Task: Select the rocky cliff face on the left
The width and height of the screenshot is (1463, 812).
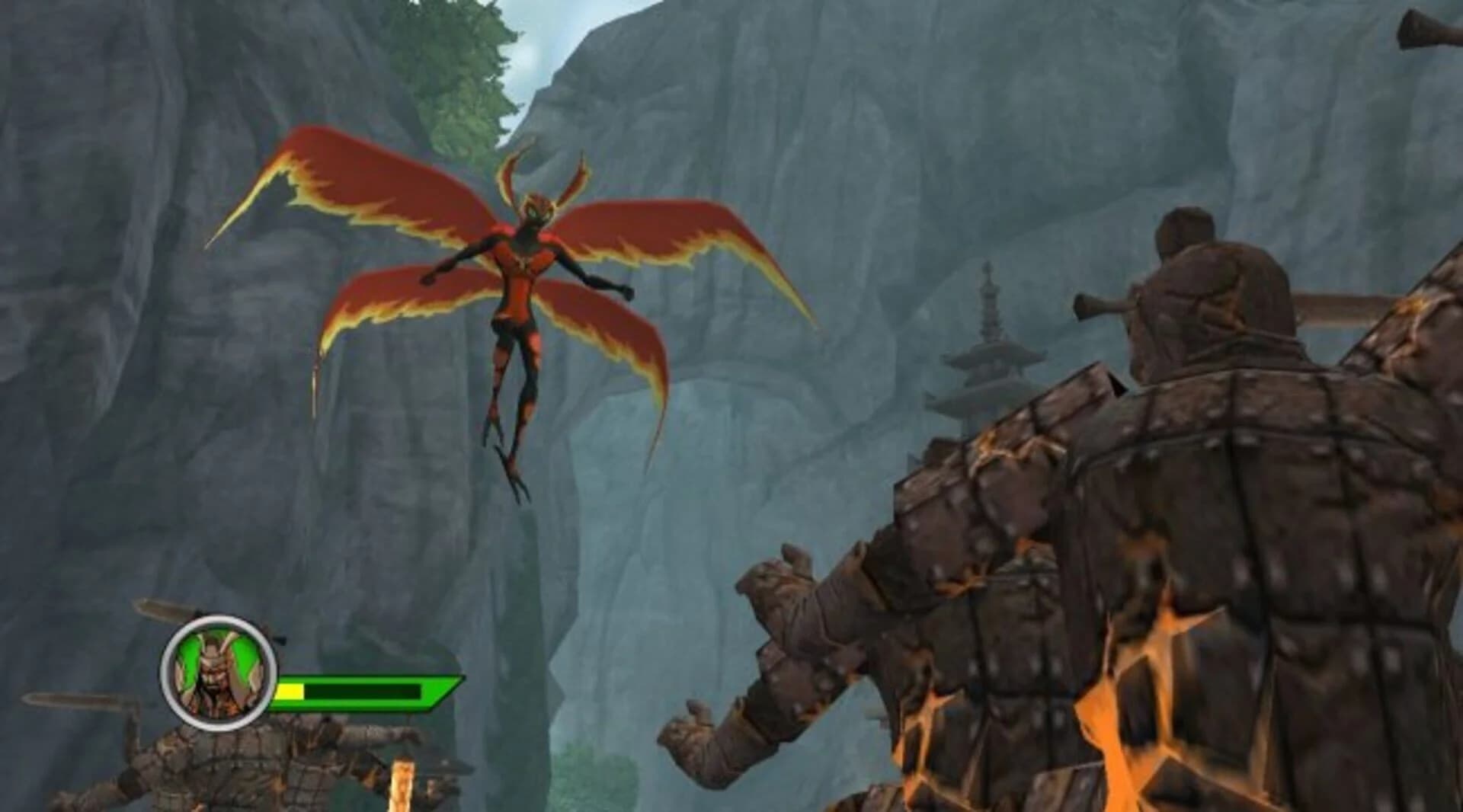Action: coord(114,305)
